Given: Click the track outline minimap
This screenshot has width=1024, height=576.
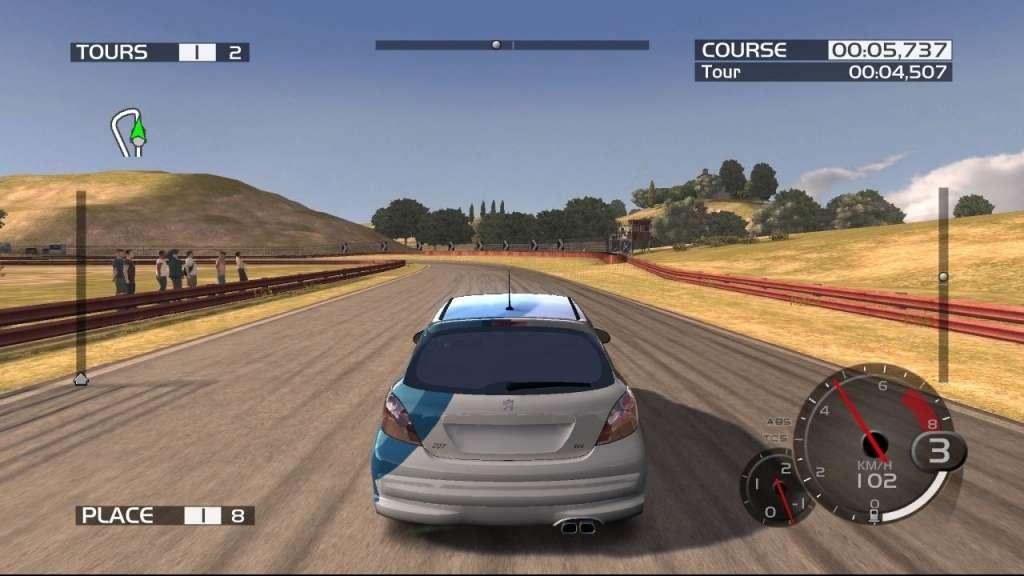Looking at the screenshot, I should click(x=129, y=133).
